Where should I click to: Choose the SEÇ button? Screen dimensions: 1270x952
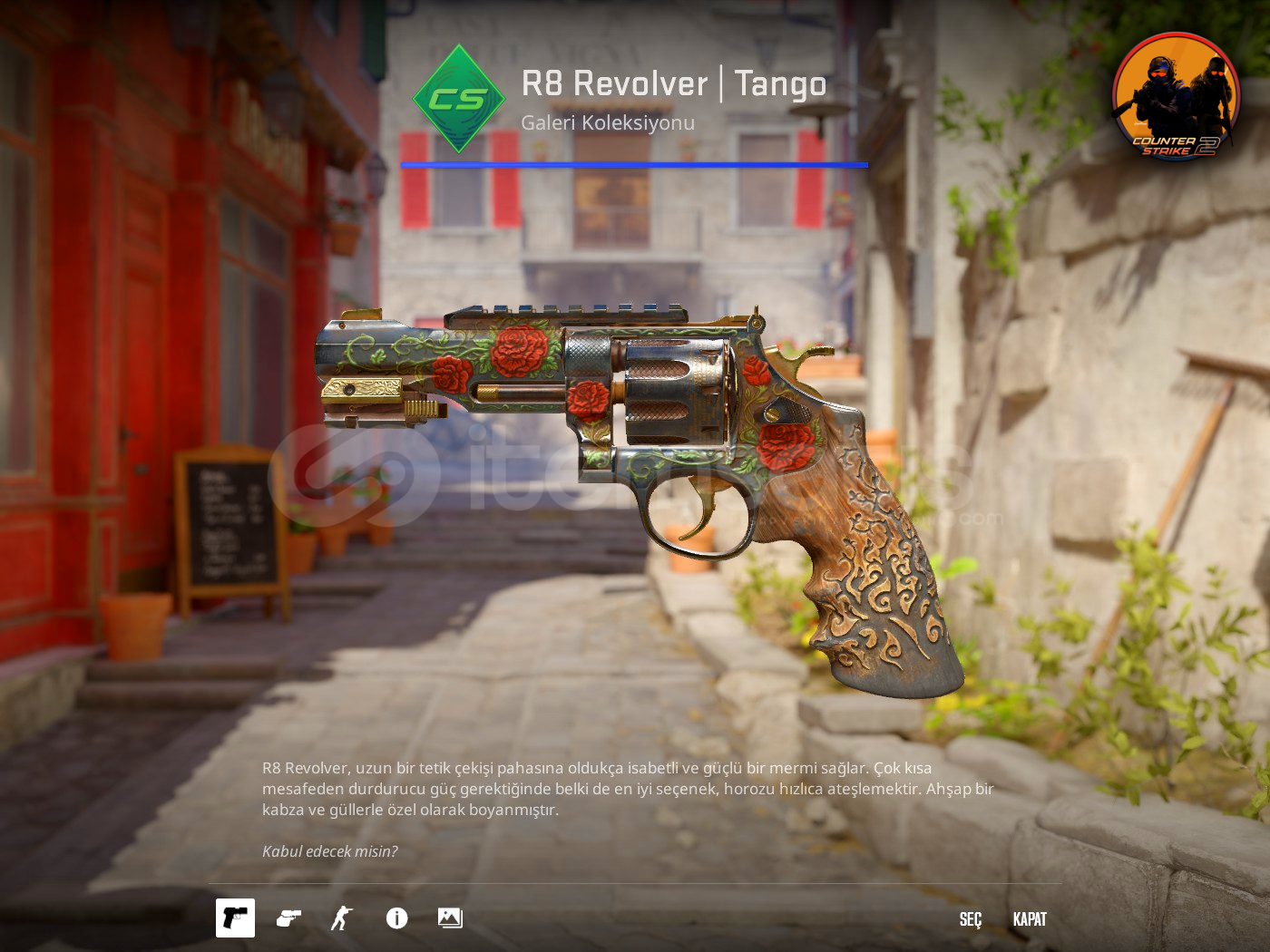tap(970, 919)
